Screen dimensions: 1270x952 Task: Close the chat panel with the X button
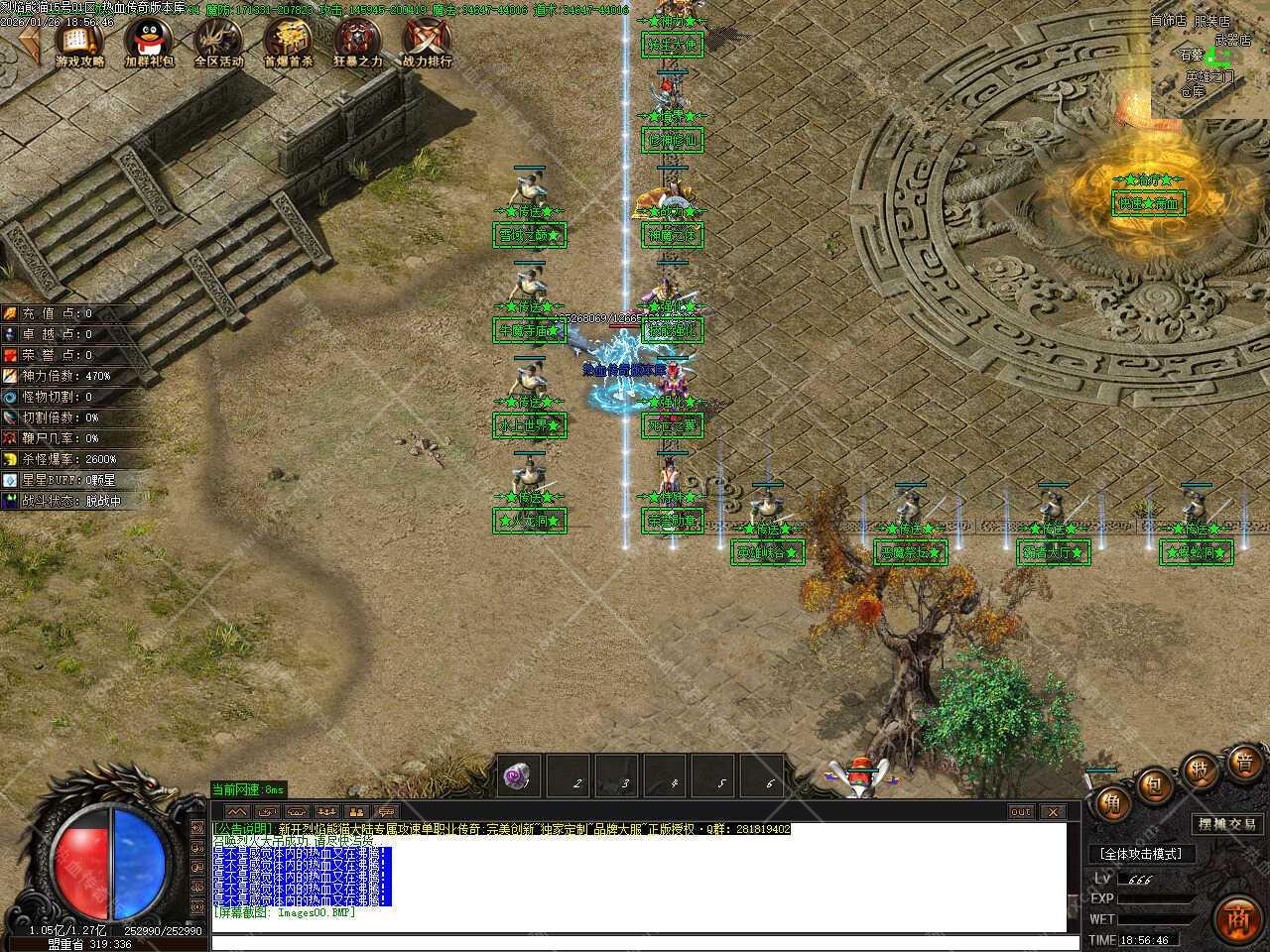pos(1052,811)
